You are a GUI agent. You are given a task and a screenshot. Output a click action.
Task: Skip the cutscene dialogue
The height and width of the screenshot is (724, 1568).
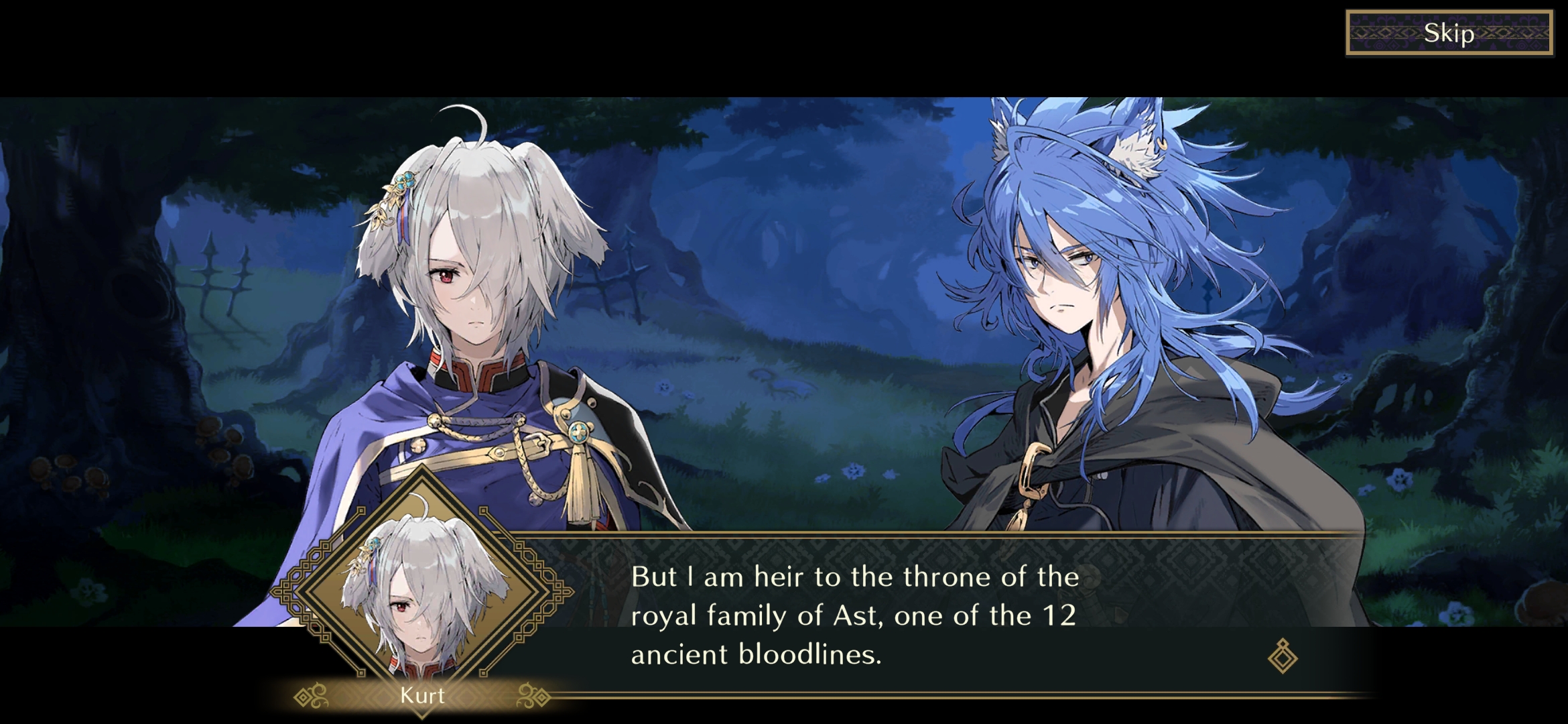pyautogui.click(x=1449, y=33)
